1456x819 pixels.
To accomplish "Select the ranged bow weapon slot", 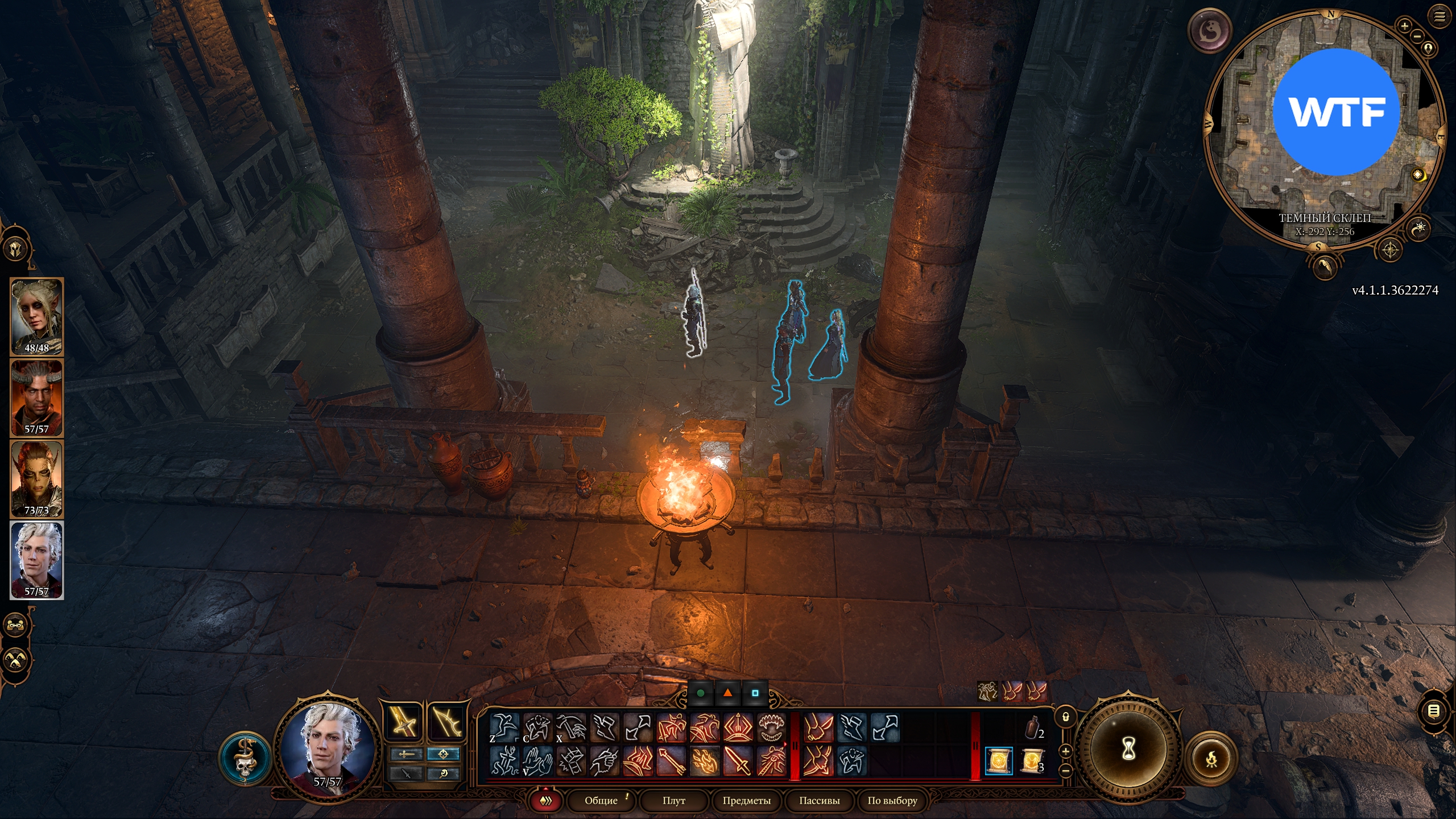I will [445, 723].
